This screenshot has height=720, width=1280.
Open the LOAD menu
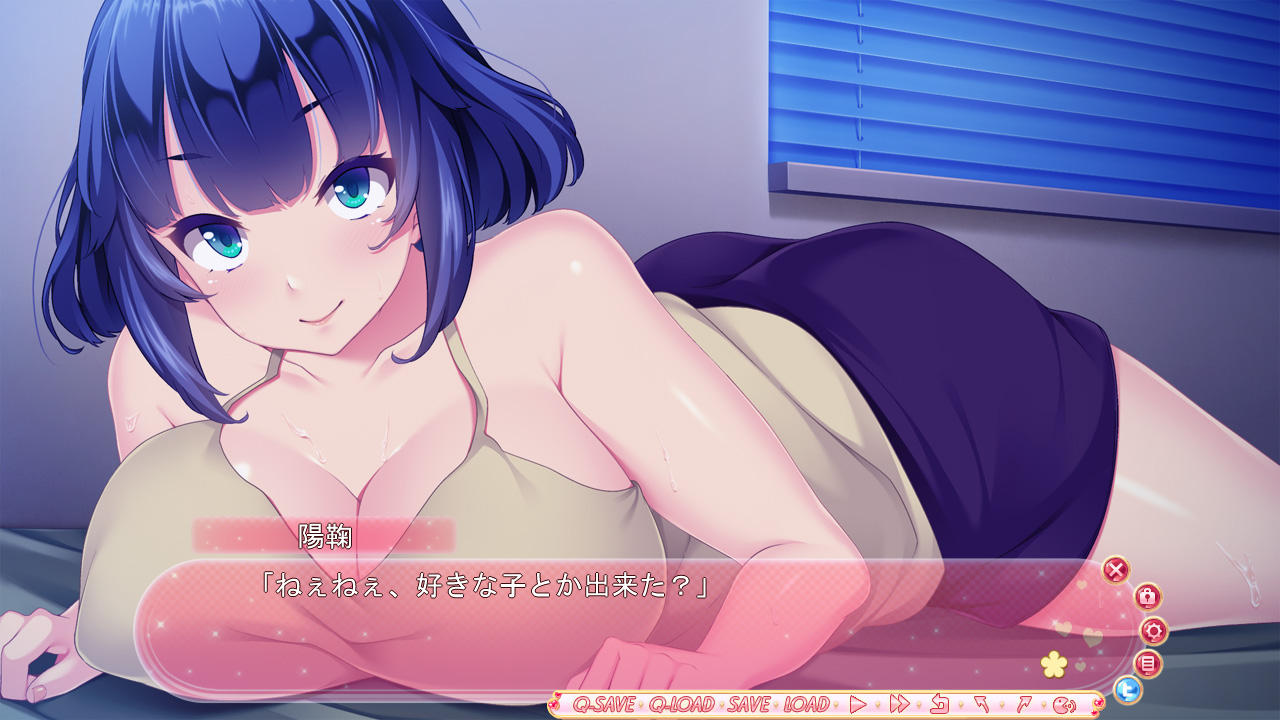(x=807, y=704)
